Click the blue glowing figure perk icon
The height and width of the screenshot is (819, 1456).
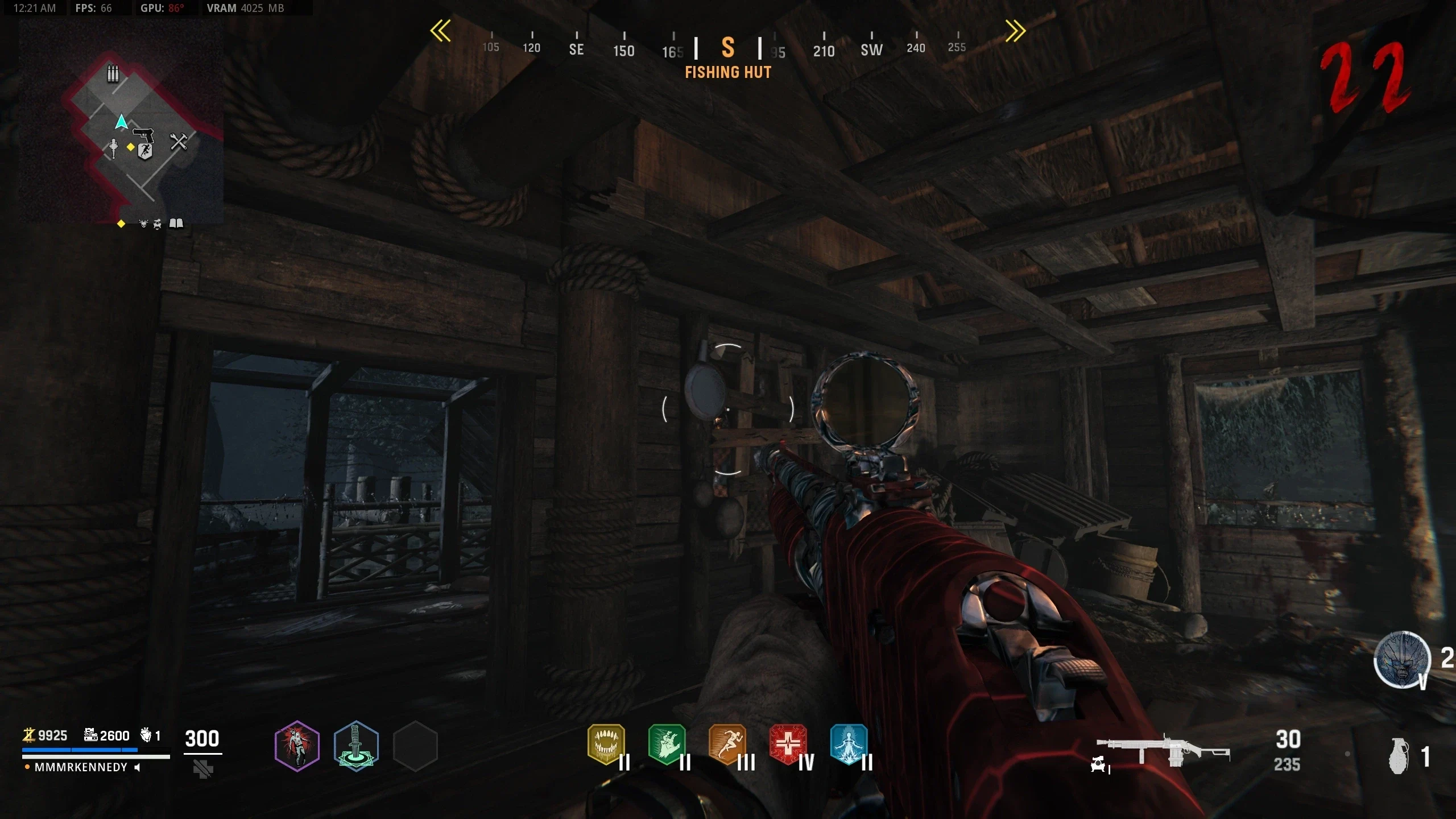tap(849, 743)
